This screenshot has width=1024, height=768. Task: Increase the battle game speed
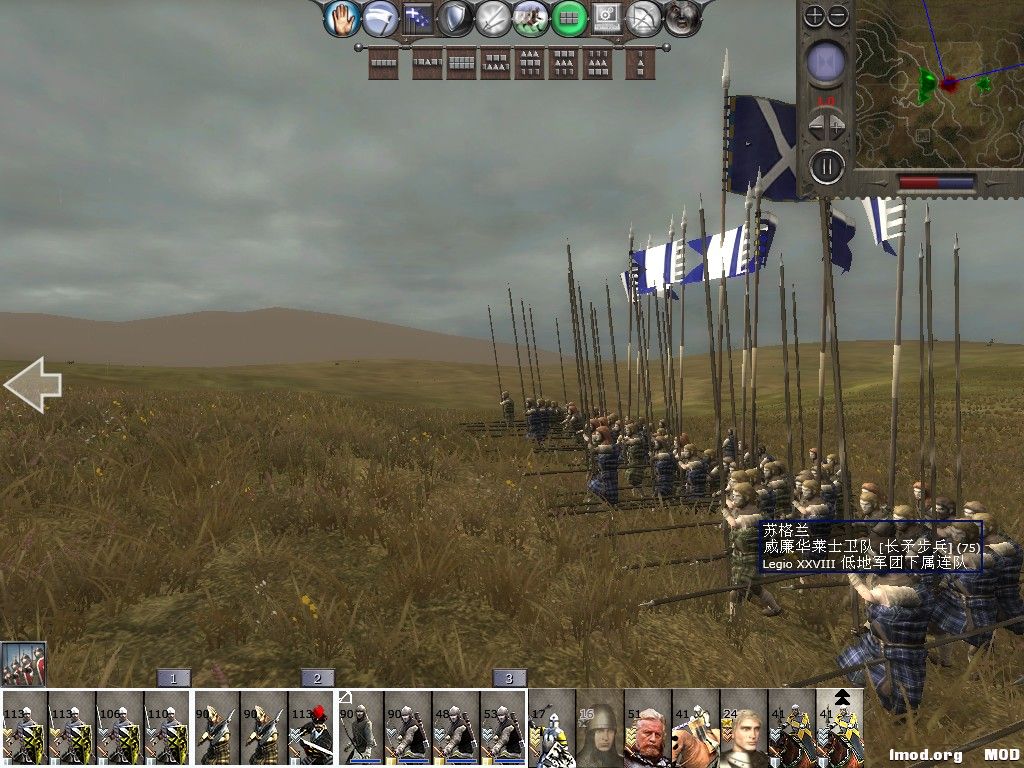pos(838,127)
